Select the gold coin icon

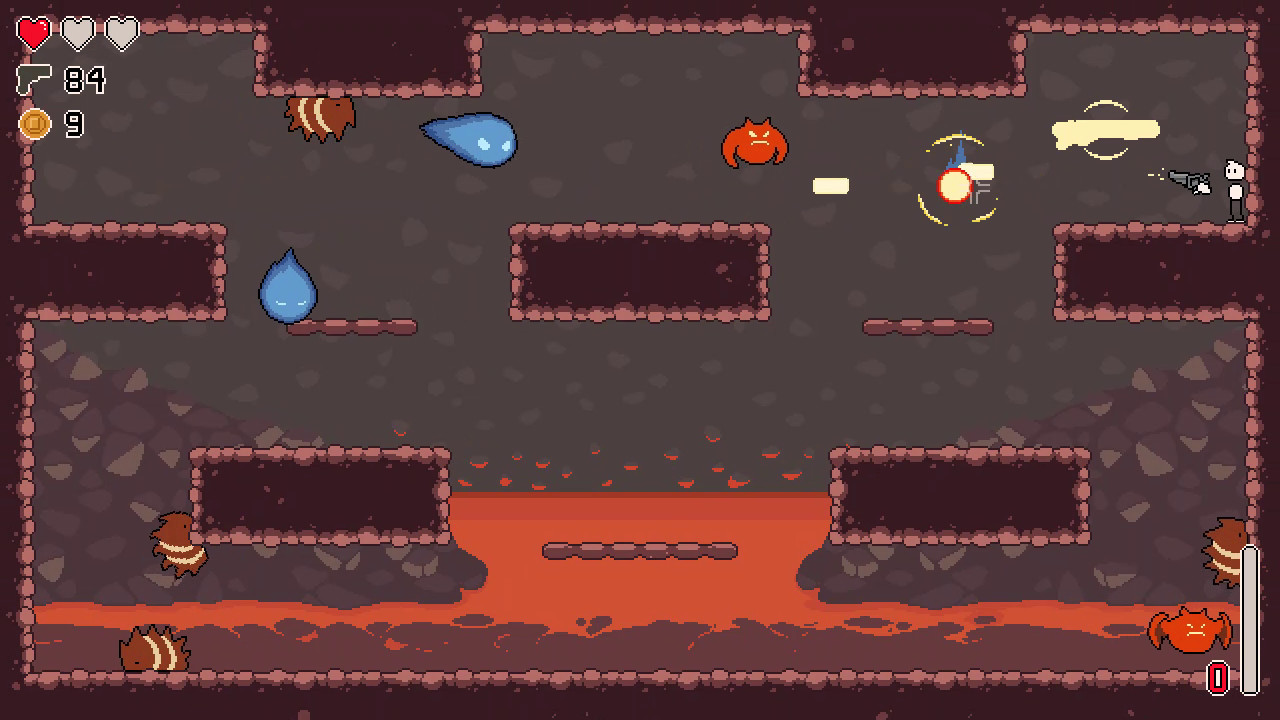click(x=35, y=124)
